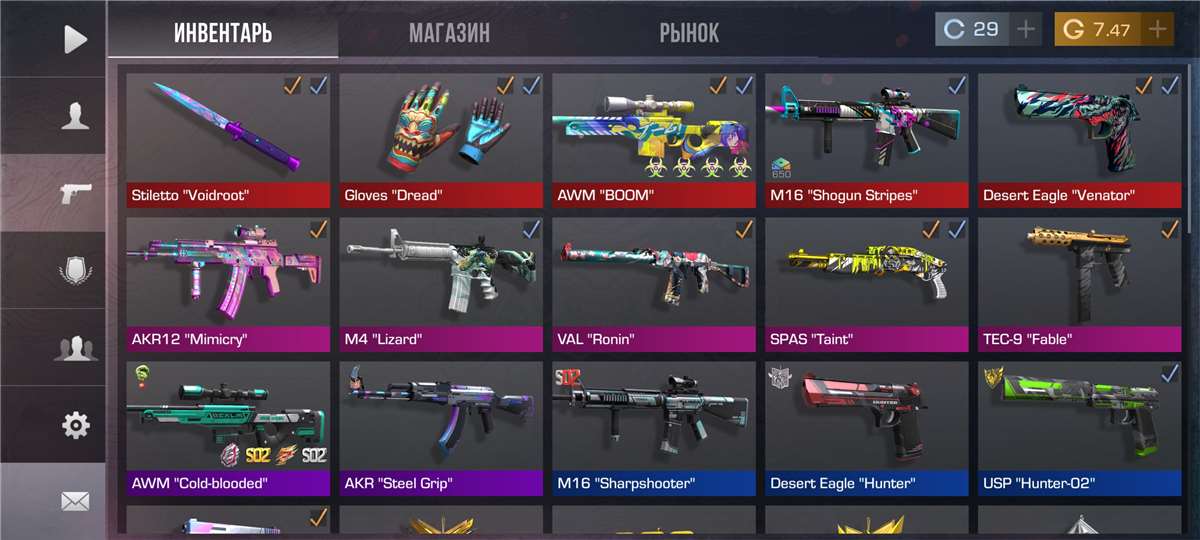The image size is (1200, 540).
Task: Switch to the Магазин tab
Action: point(449,33)
